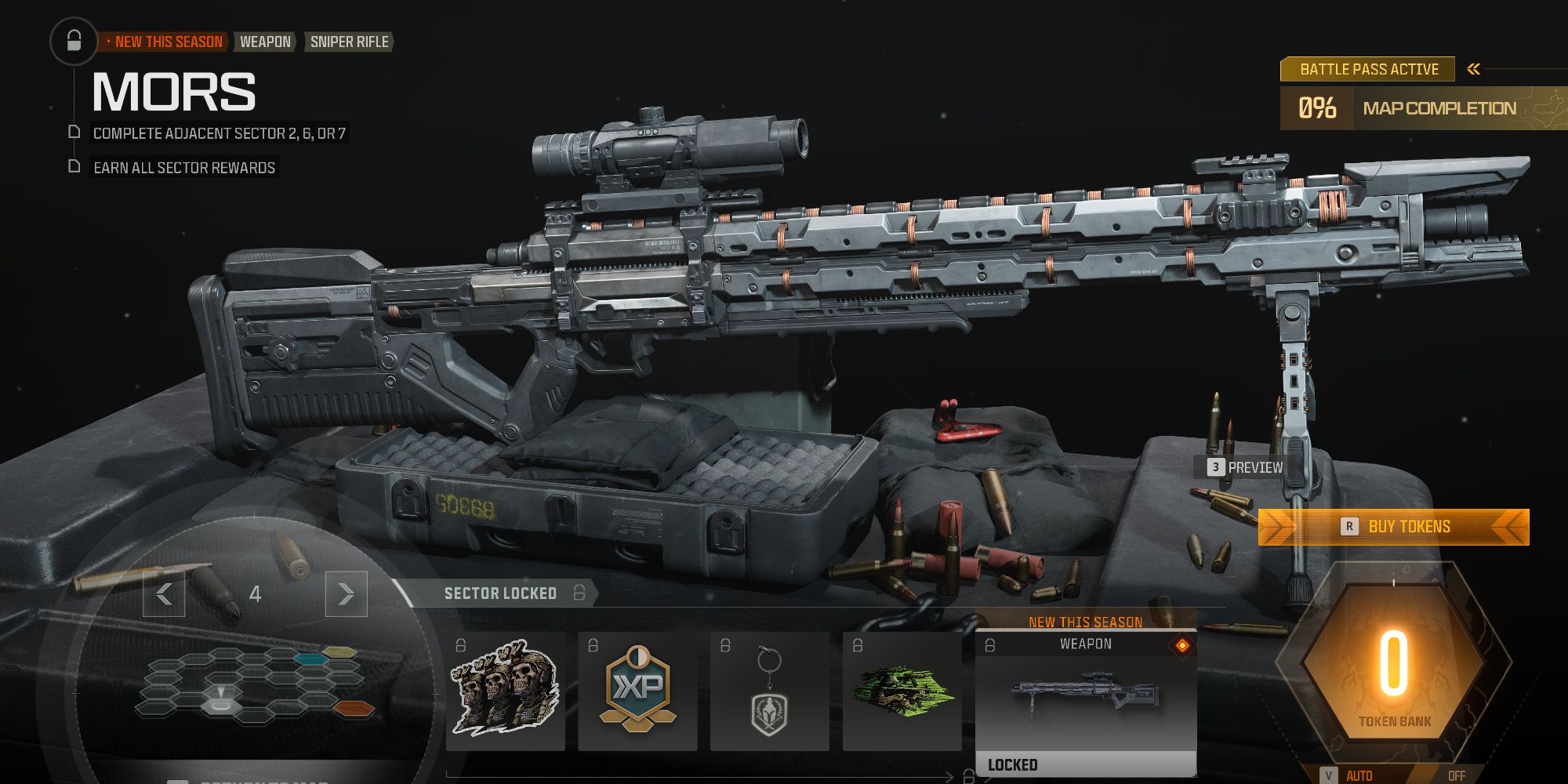Collapse the Battle Pass panel with double chevron
Viewport: 1568px width, 784px height.
pyautogui.click(x=1472, y=68)
